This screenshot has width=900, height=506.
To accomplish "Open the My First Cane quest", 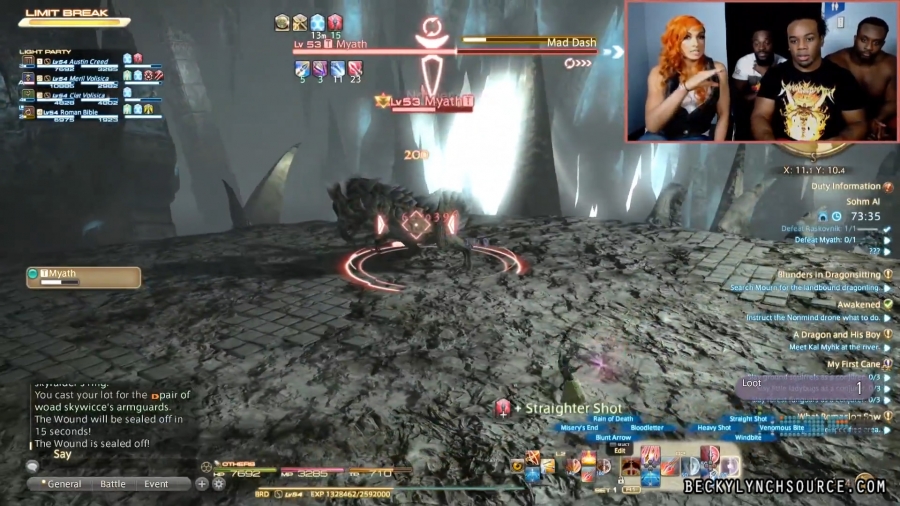I will click(x=854, y=365).
